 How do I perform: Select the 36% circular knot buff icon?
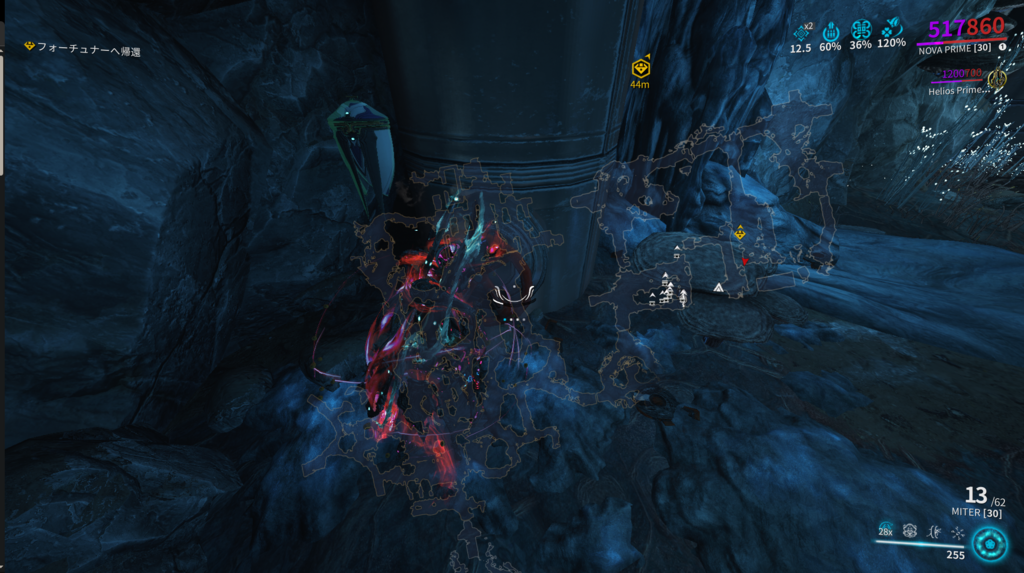point(860,31)
